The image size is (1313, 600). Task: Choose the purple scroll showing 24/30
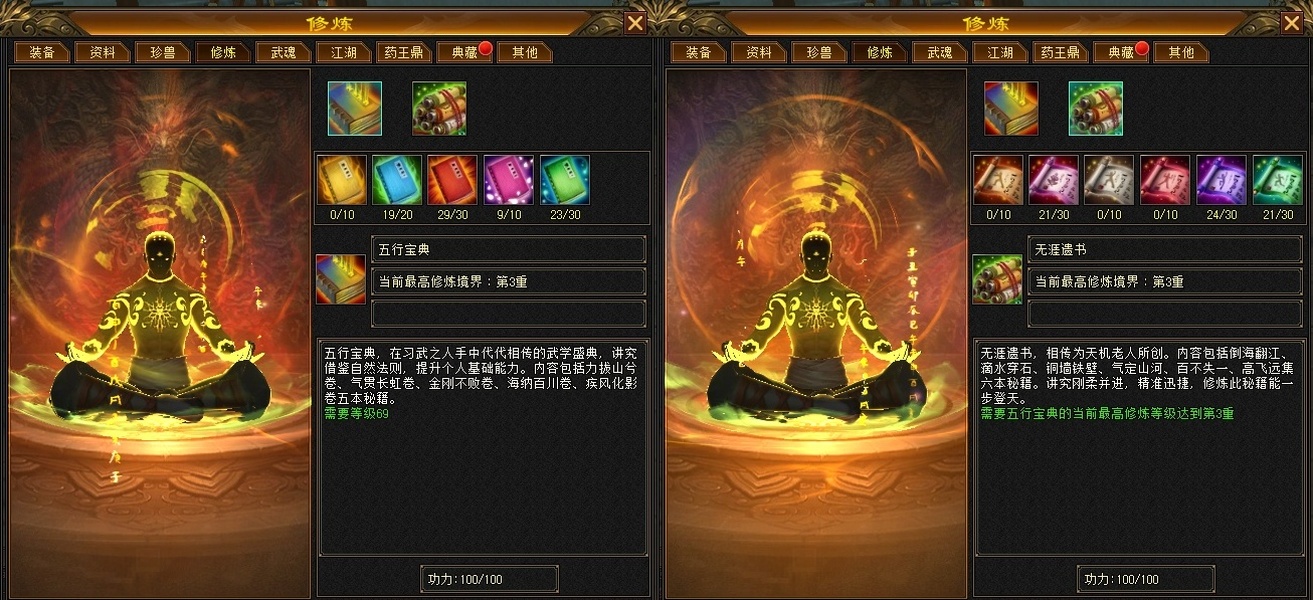(1221, 181)
